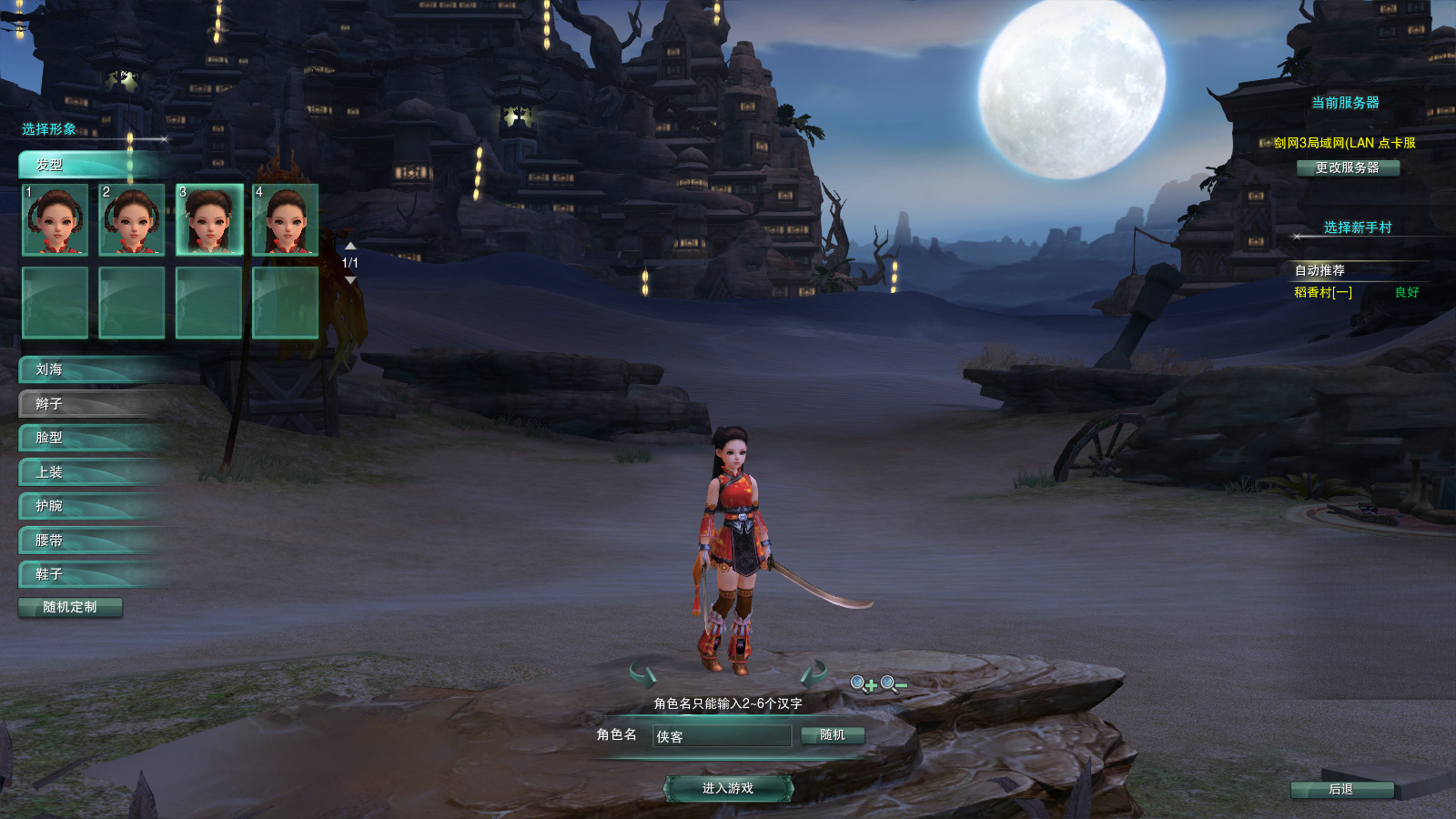
Task: Open the 上装 top clothing category
Action: (91, 471)
